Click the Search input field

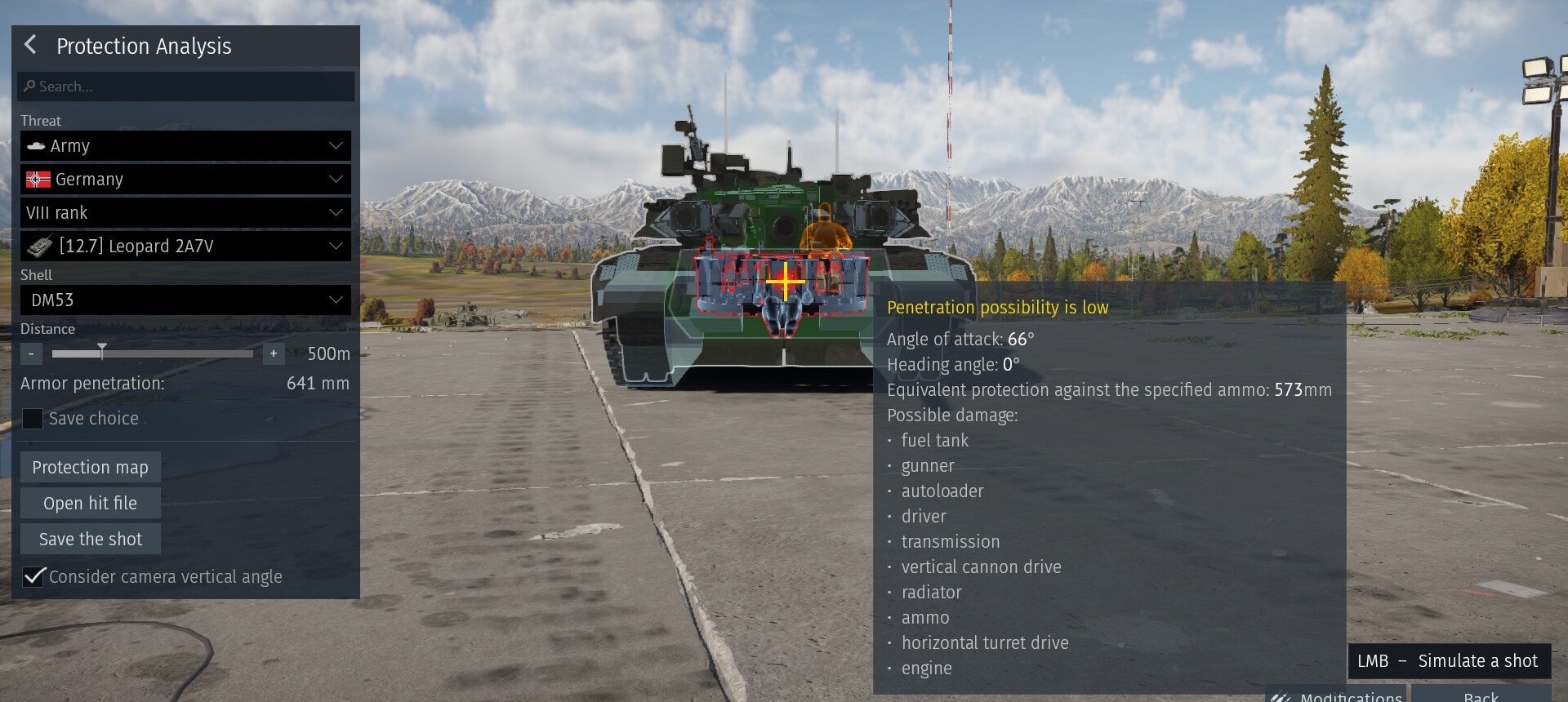[186, 87]
